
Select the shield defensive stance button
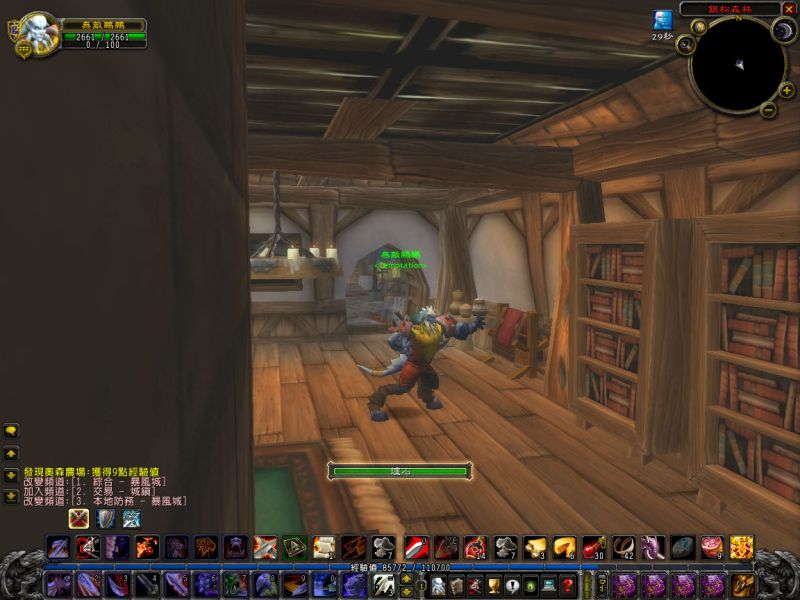pyautogui.click(x=105, y=519)
